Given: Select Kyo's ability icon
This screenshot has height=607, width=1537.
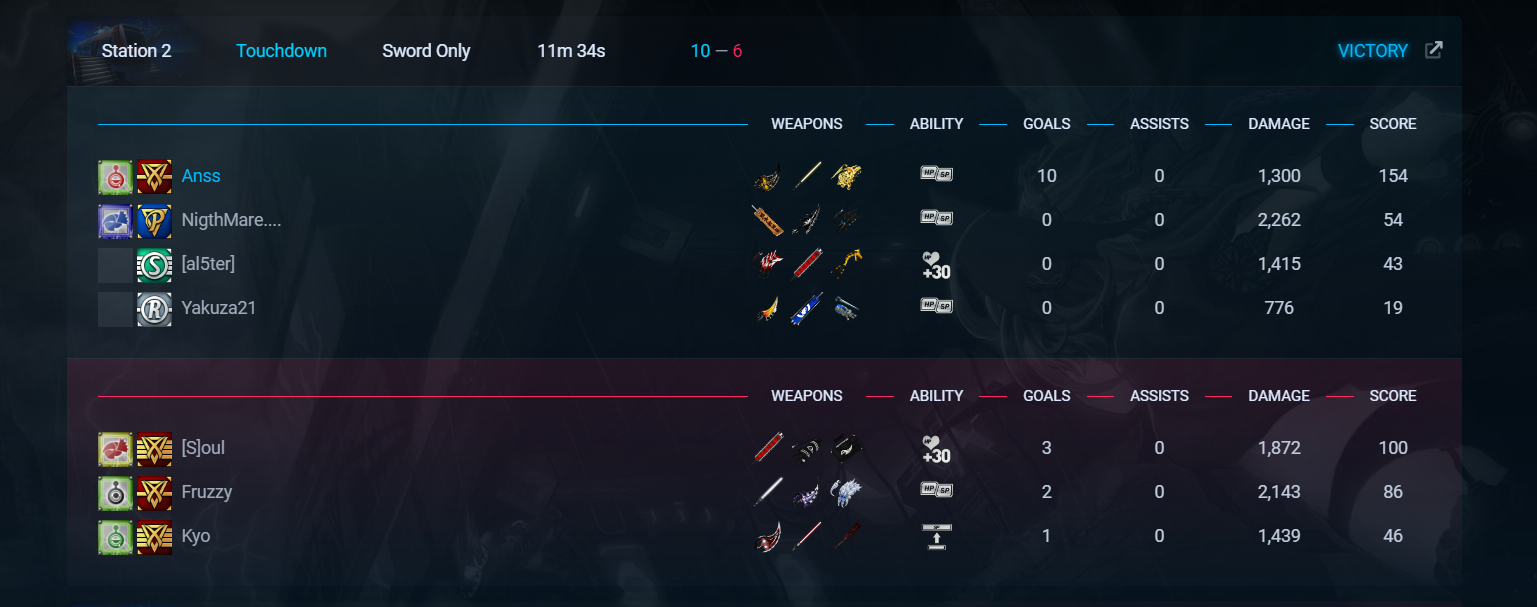Looking at the screenshot, I should 936,536.
